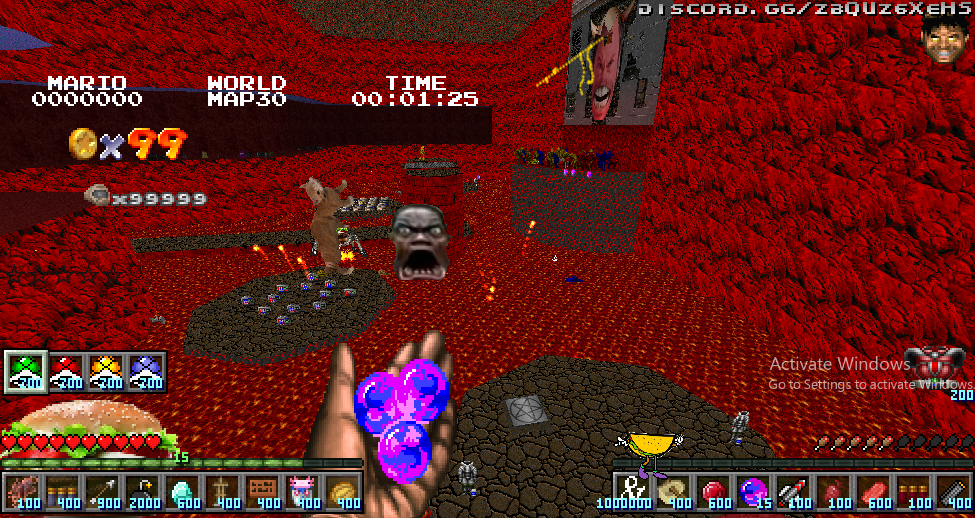Viewport: 975px width, 518px height.
Task: Select the gold coin hotbar slot
Action: 343,492
